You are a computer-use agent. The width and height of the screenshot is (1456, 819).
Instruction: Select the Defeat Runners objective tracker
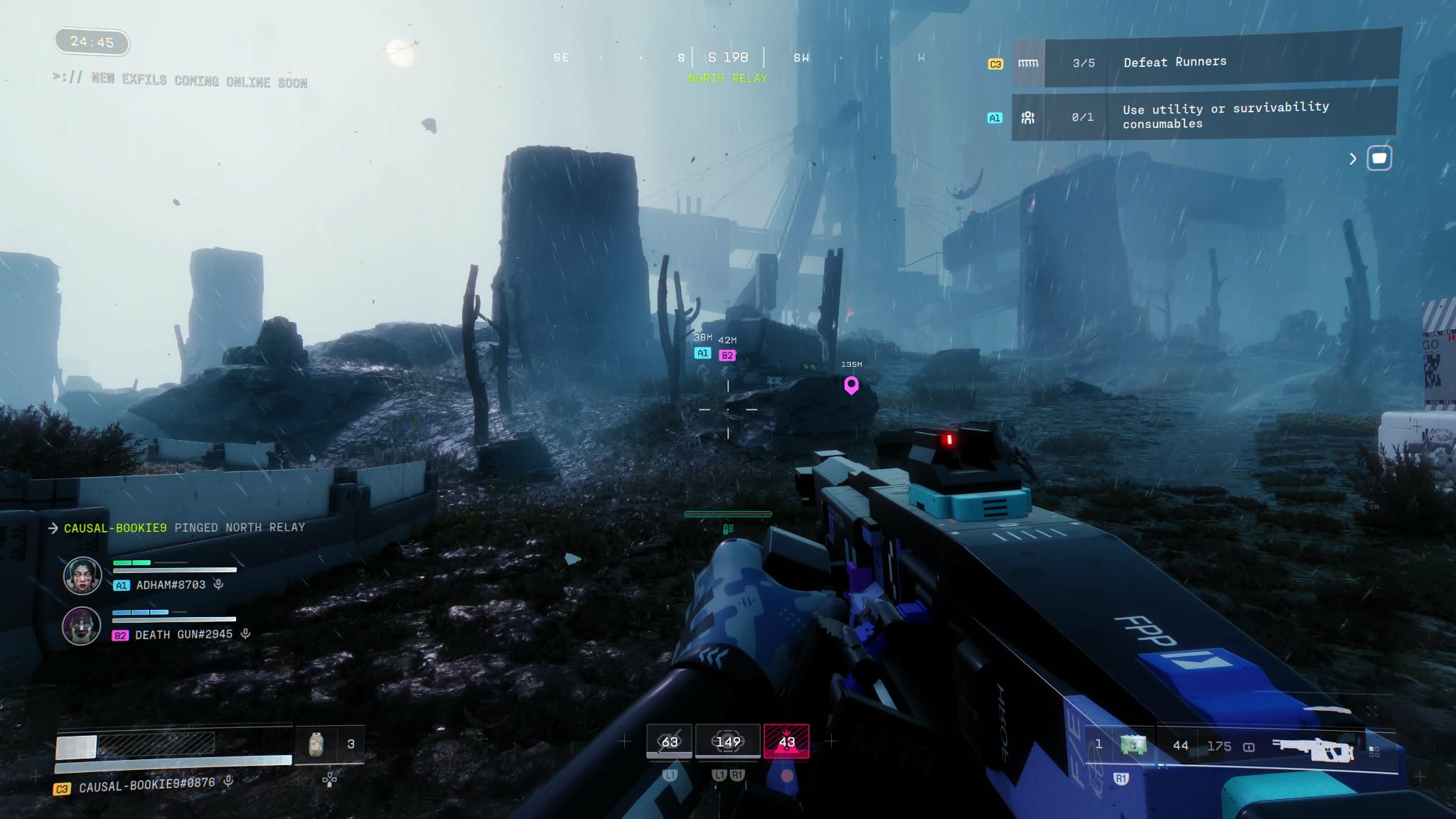coord(1206,63)
